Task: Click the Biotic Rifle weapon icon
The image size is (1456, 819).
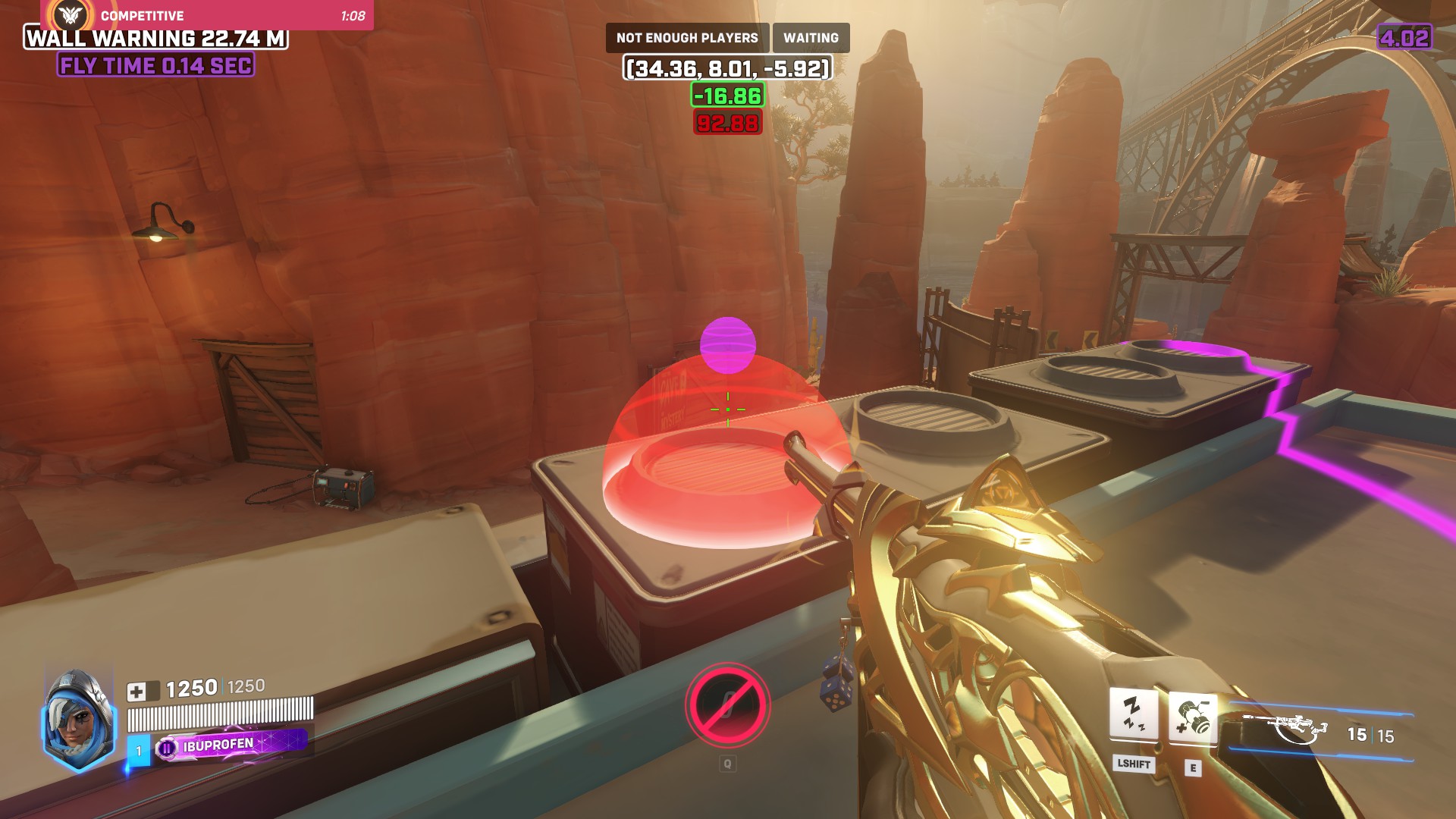Action: [x=1286, y=730]
